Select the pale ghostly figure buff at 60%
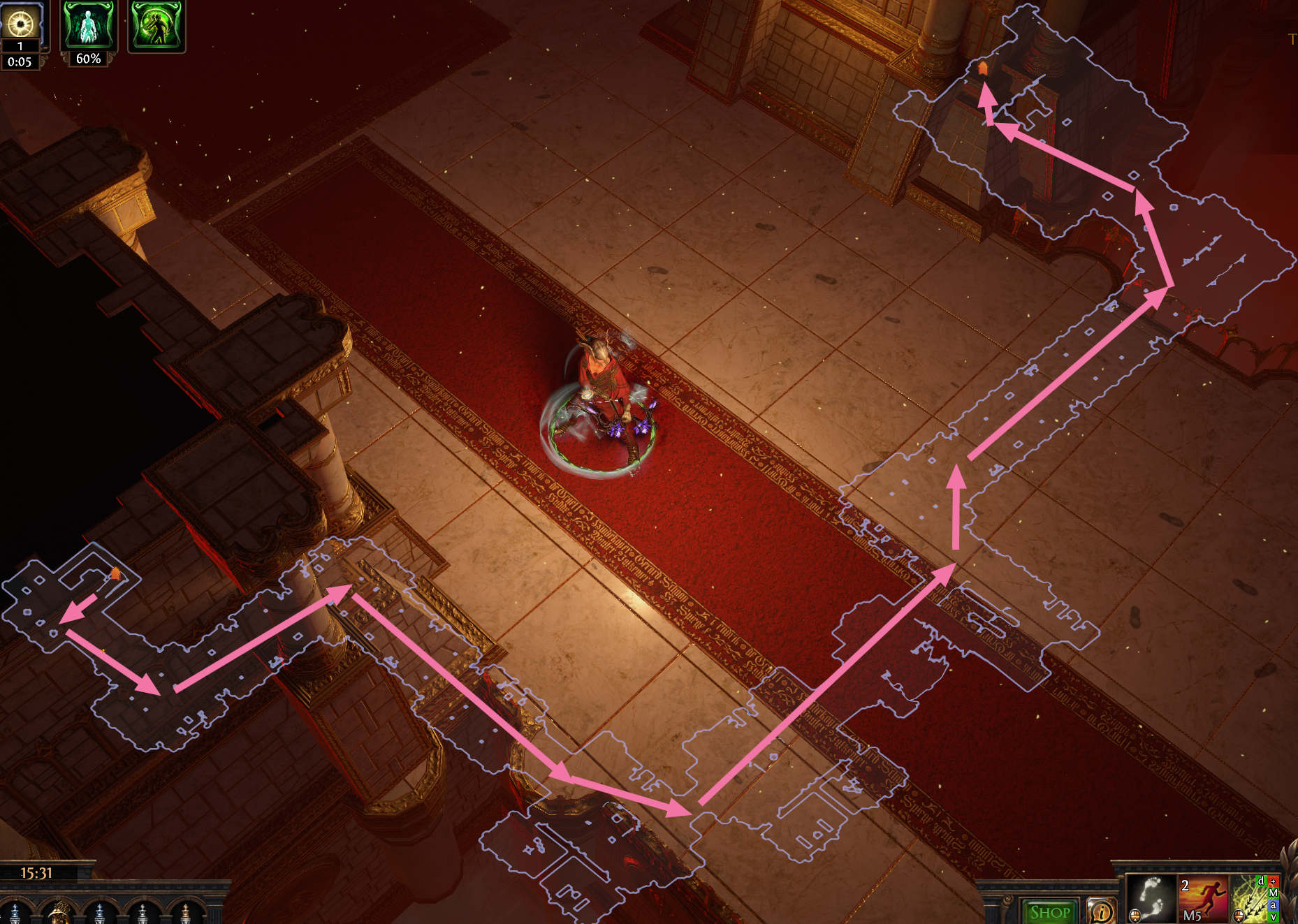The width and height of the screenshot is (1298, 924). (88, 26)
